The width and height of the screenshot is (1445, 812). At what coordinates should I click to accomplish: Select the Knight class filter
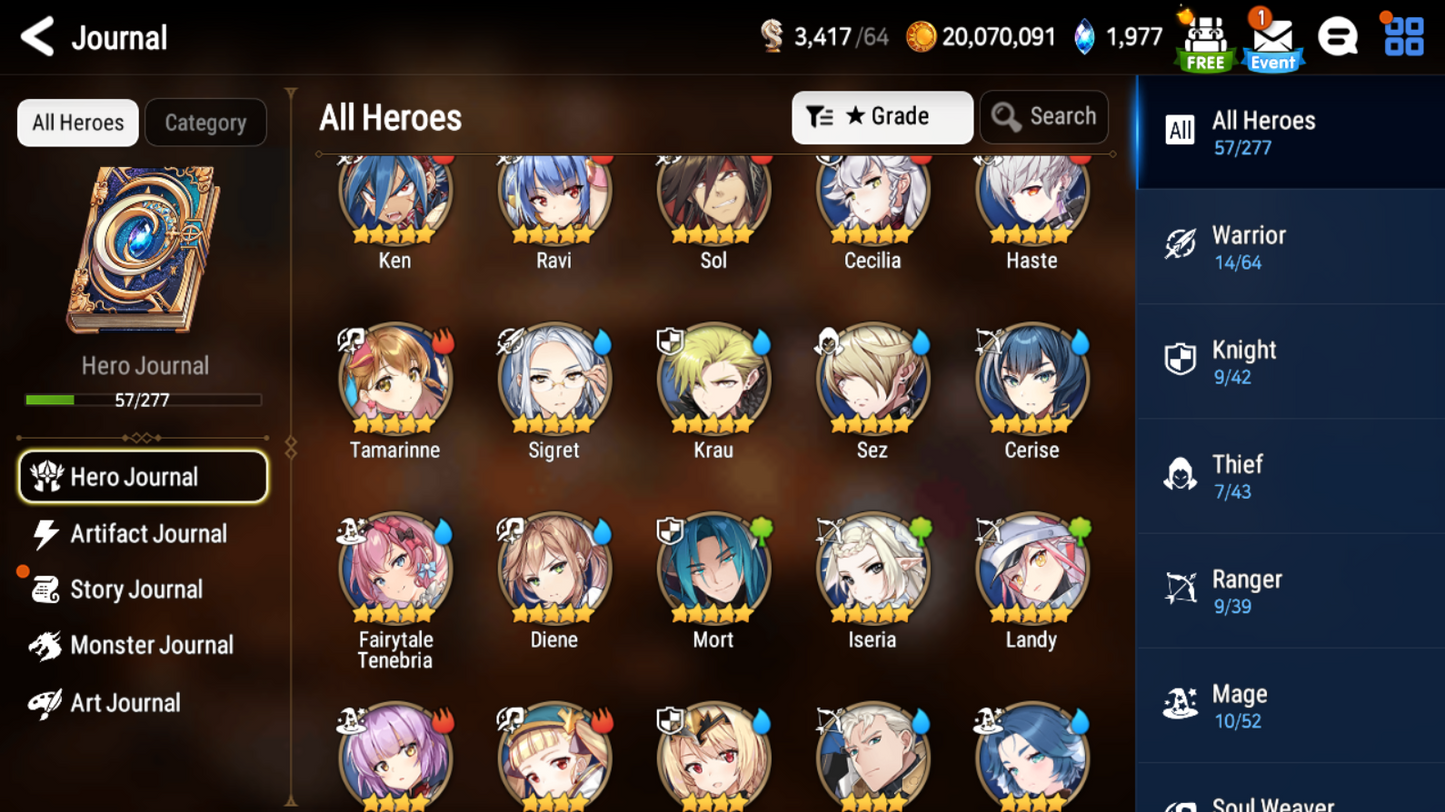(x=1290, y=363)
